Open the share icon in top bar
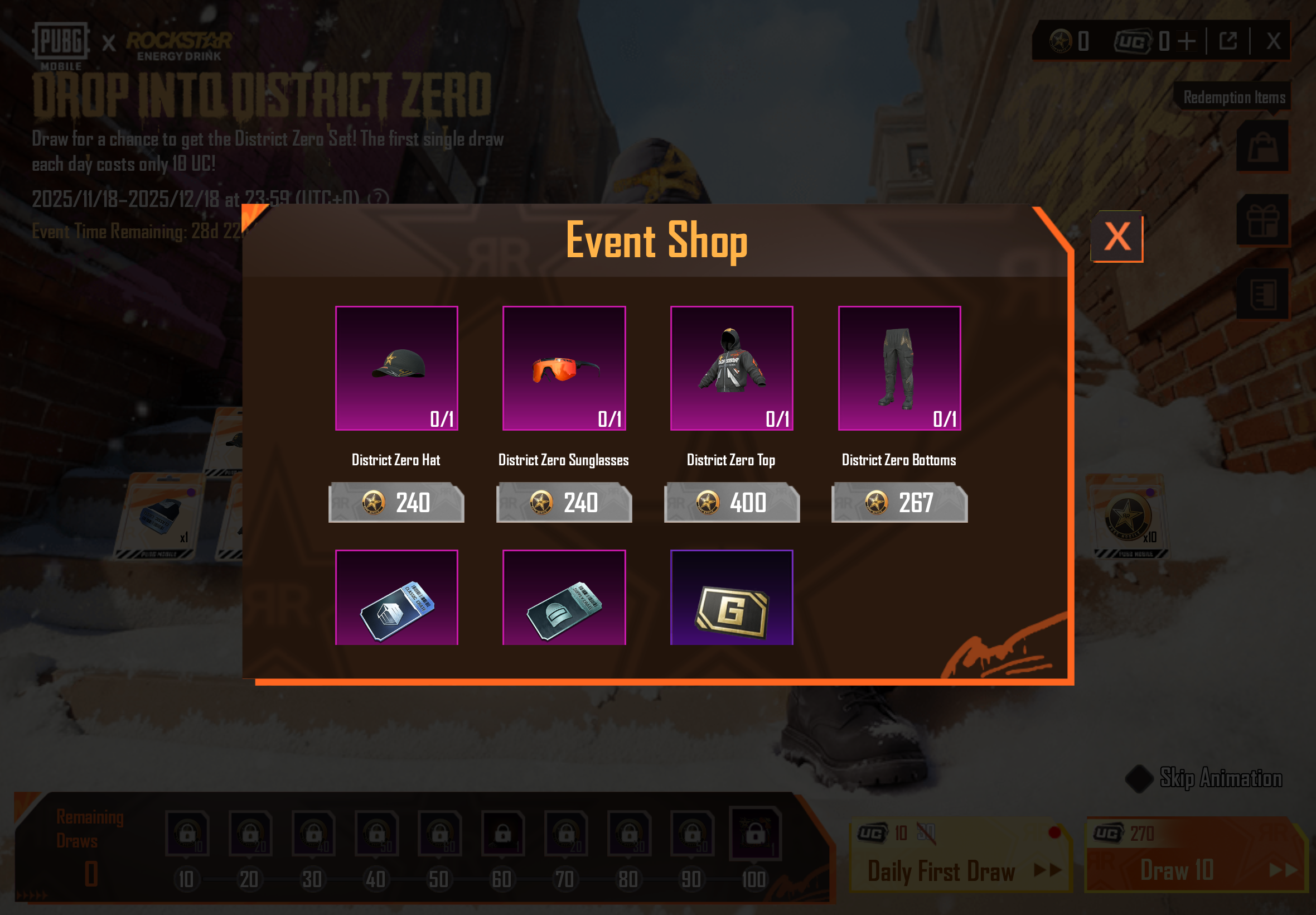 1228,41
